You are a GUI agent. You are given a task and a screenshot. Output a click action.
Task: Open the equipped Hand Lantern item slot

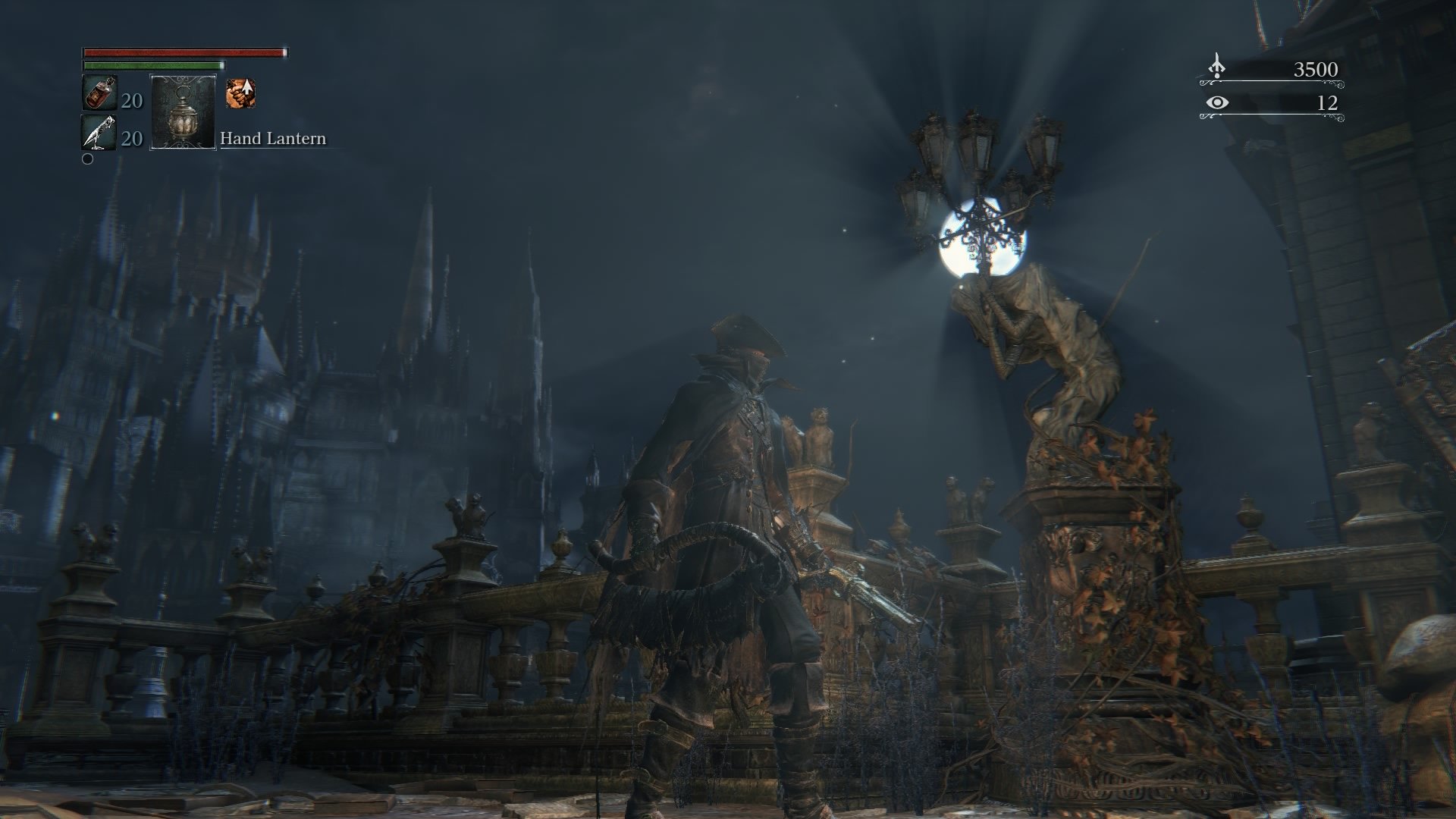coord(182,114)
